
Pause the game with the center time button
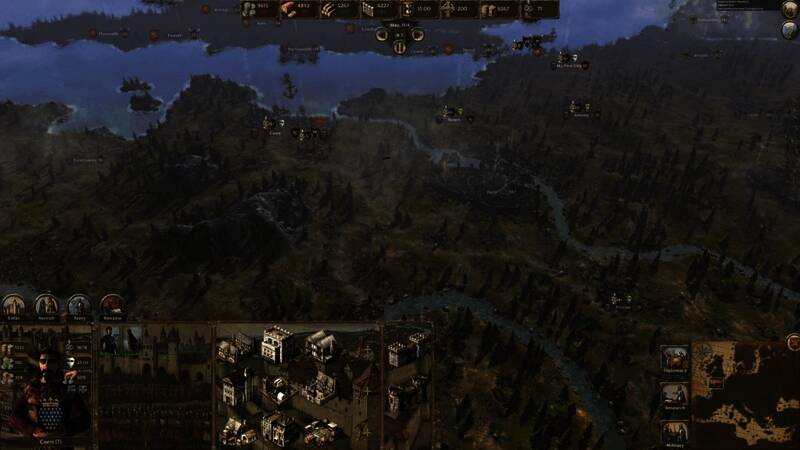(x=399, y=46)
